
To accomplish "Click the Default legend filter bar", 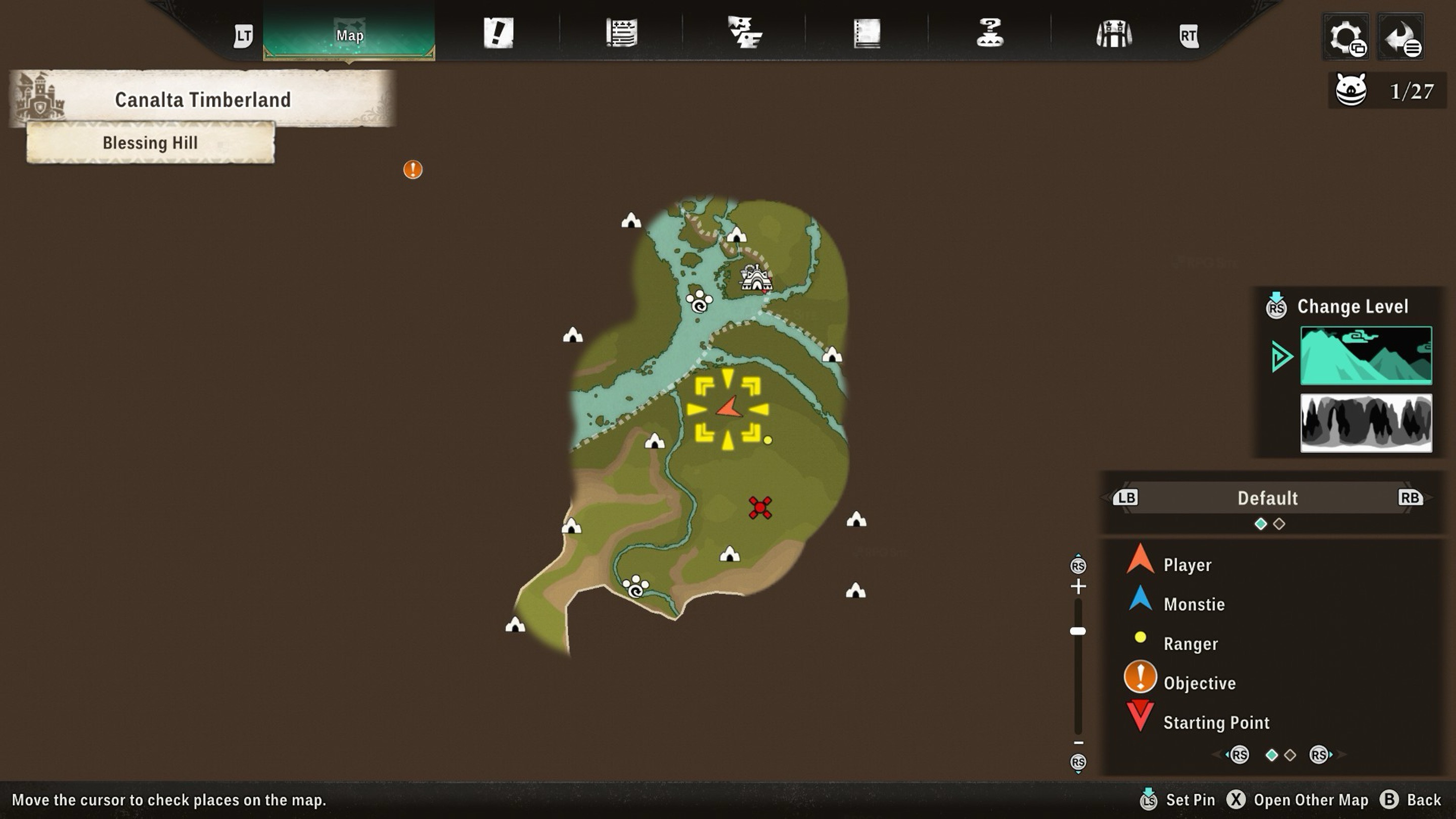I will pos(1267,498).
